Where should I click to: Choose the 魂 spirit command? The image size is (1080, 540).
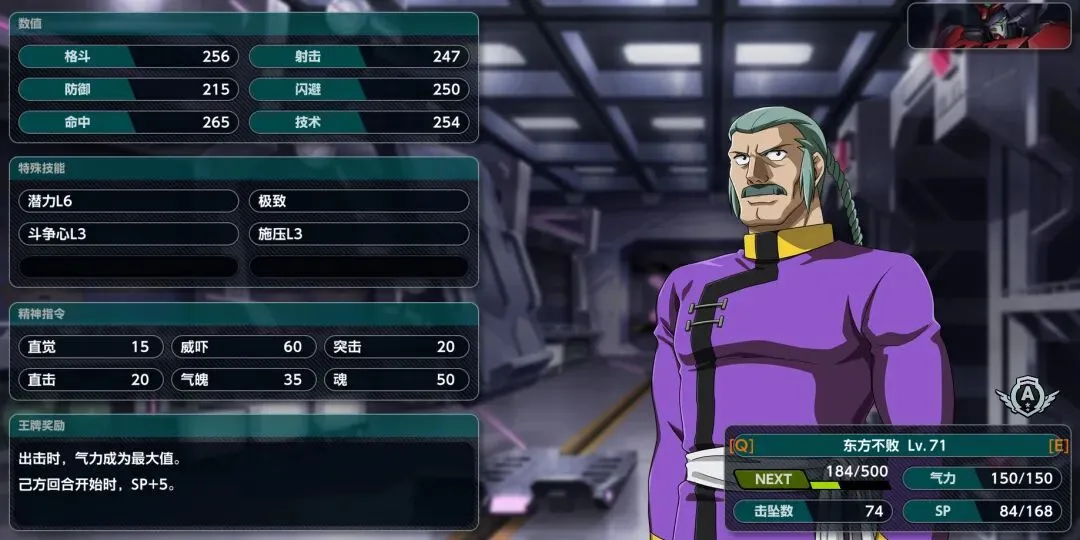(394, 380)
